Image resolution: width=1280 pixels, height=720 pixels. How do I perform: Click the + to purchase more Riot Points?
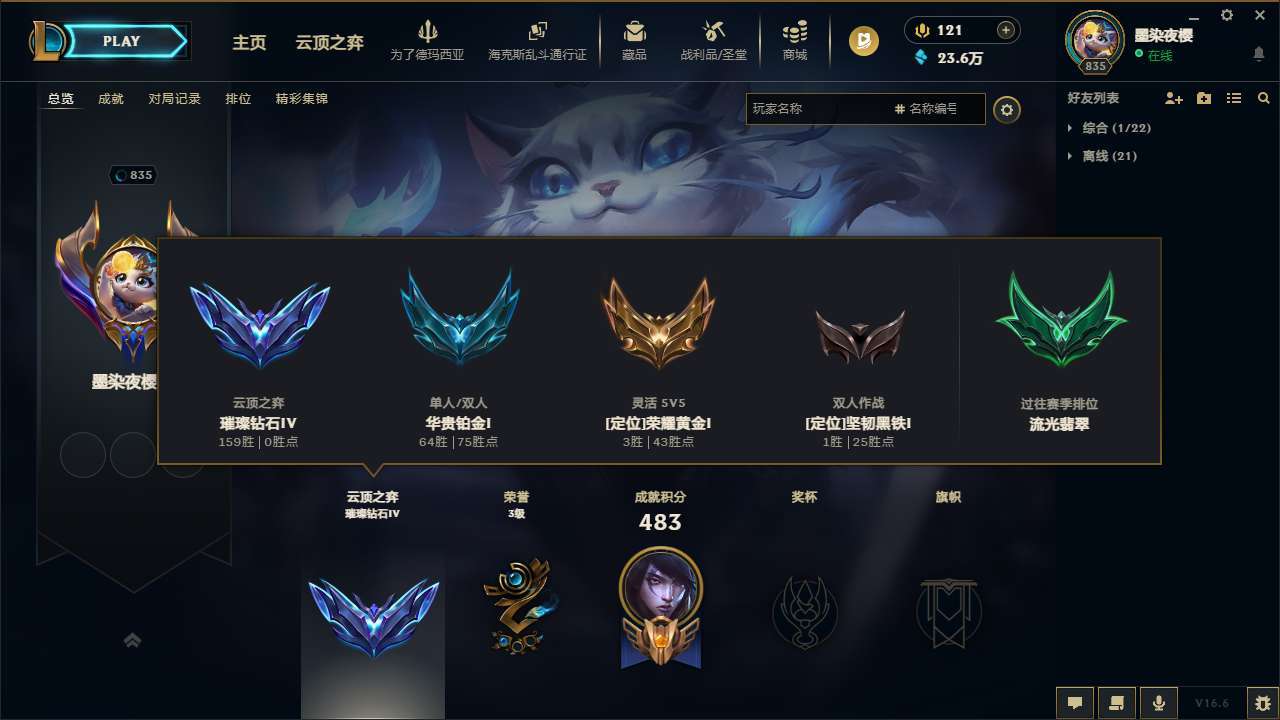click(x=1005, y=30)
